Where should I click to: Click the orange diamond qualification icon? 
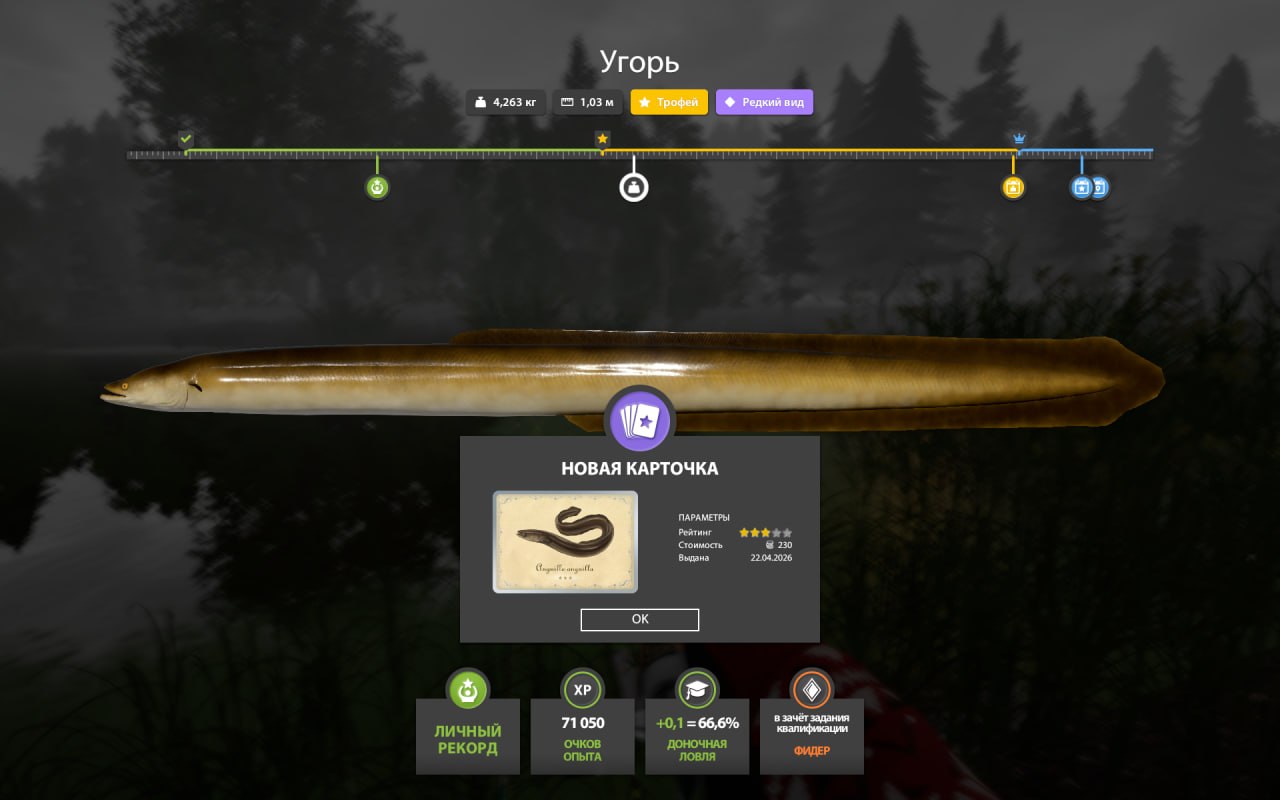coord(811,689)
